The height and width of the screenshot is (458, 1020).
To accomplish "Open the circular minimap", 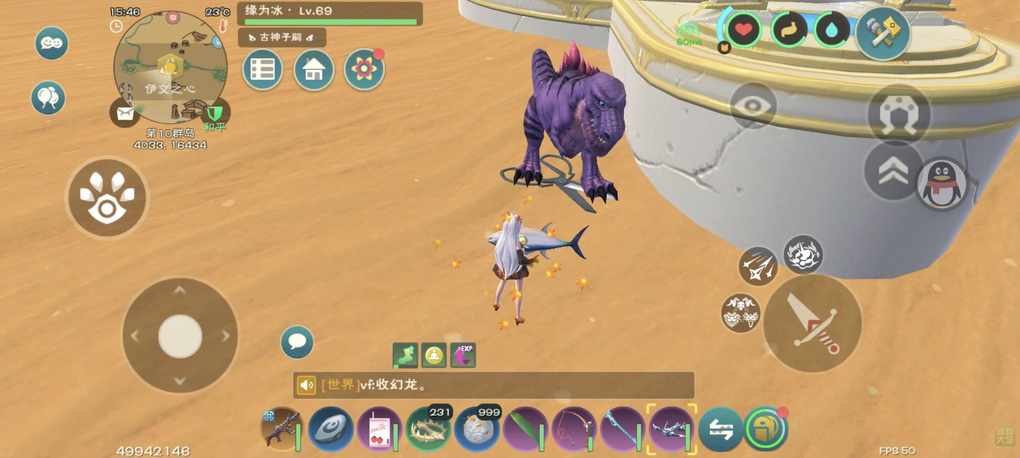I will 168,67.
